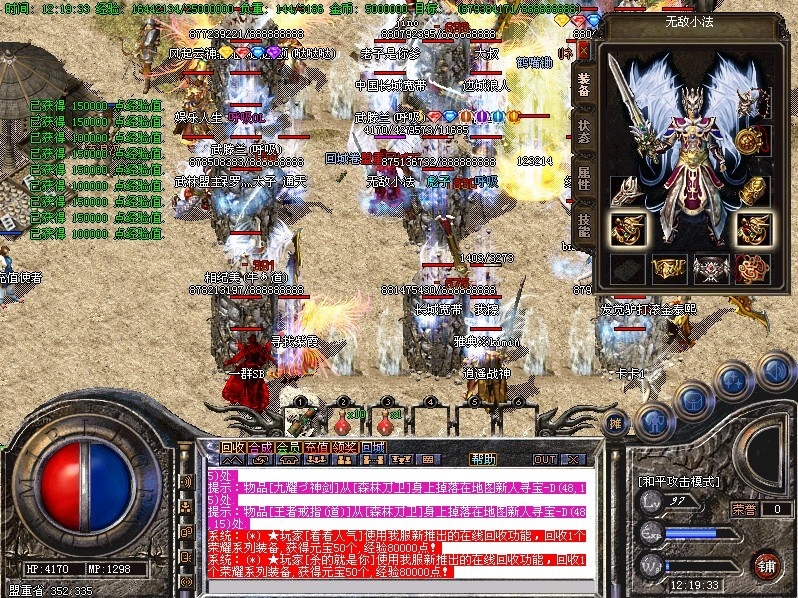The image size is (798, 598).
Task: Open the 技能 skills tab
Action: 584,224
